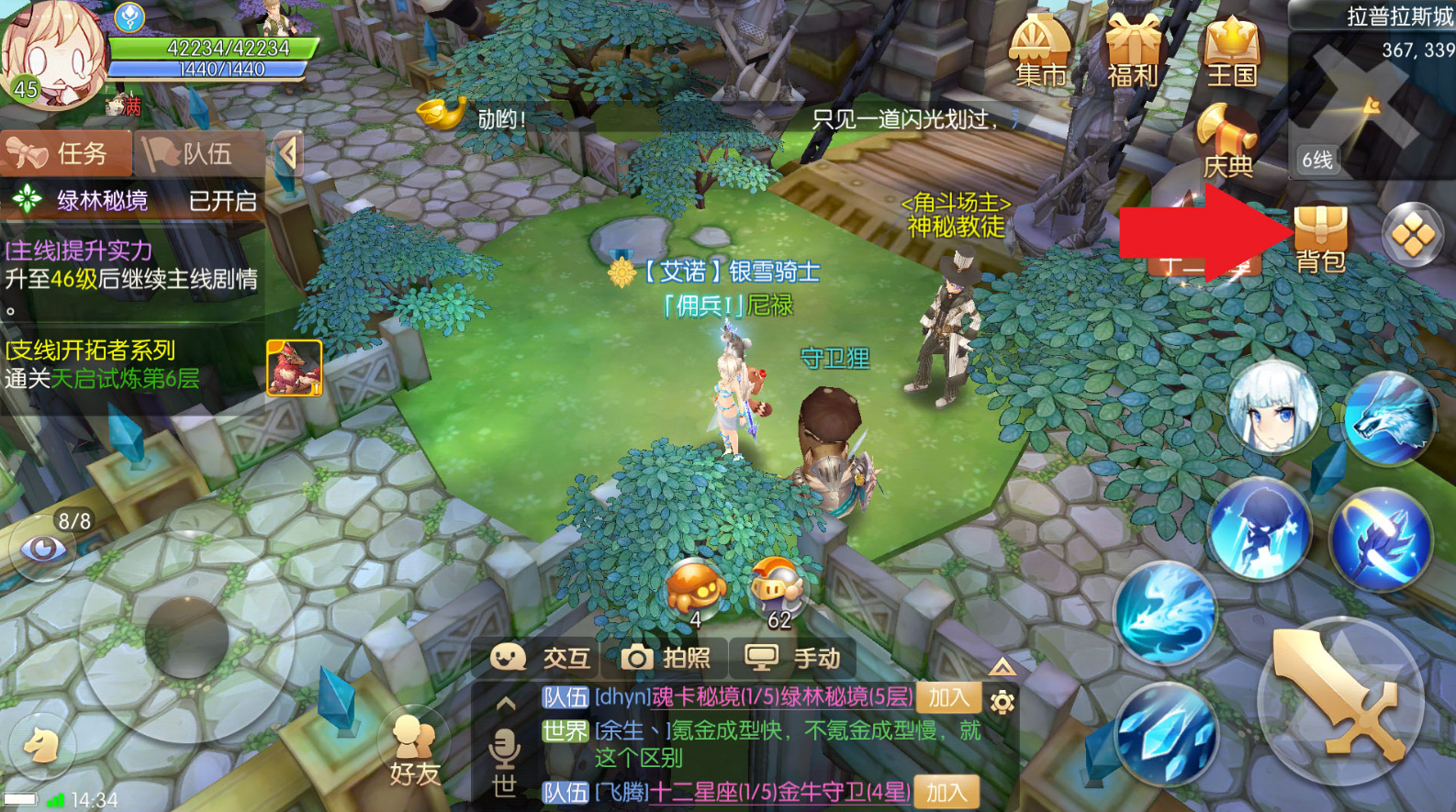
Task: Select the 开拓者系列 side quest entry
Action: pyautogui.click(x=101, y=364)
